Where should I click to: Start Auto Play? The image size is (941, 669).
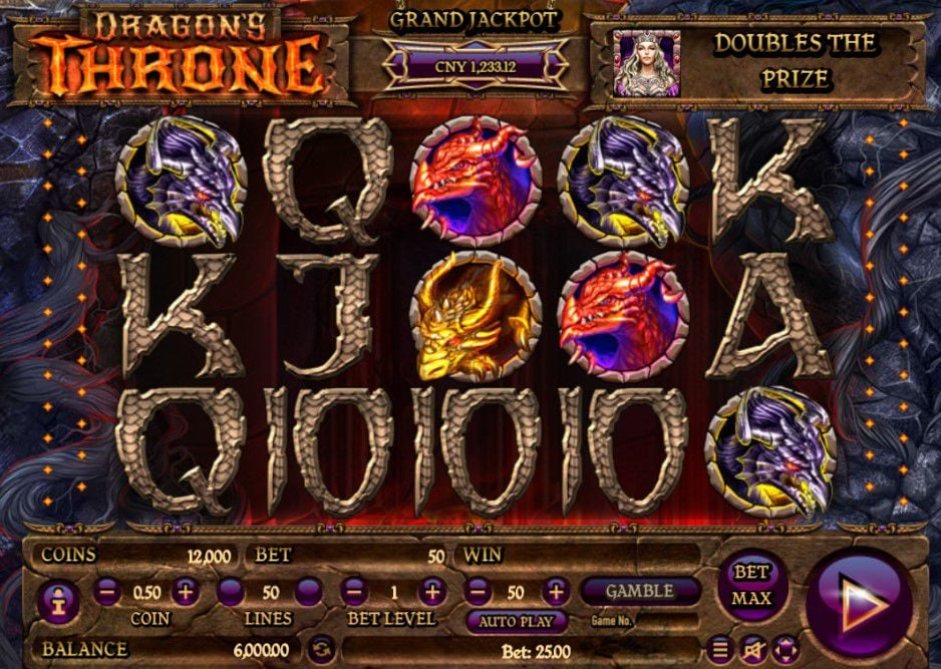(x=516, y=621)
